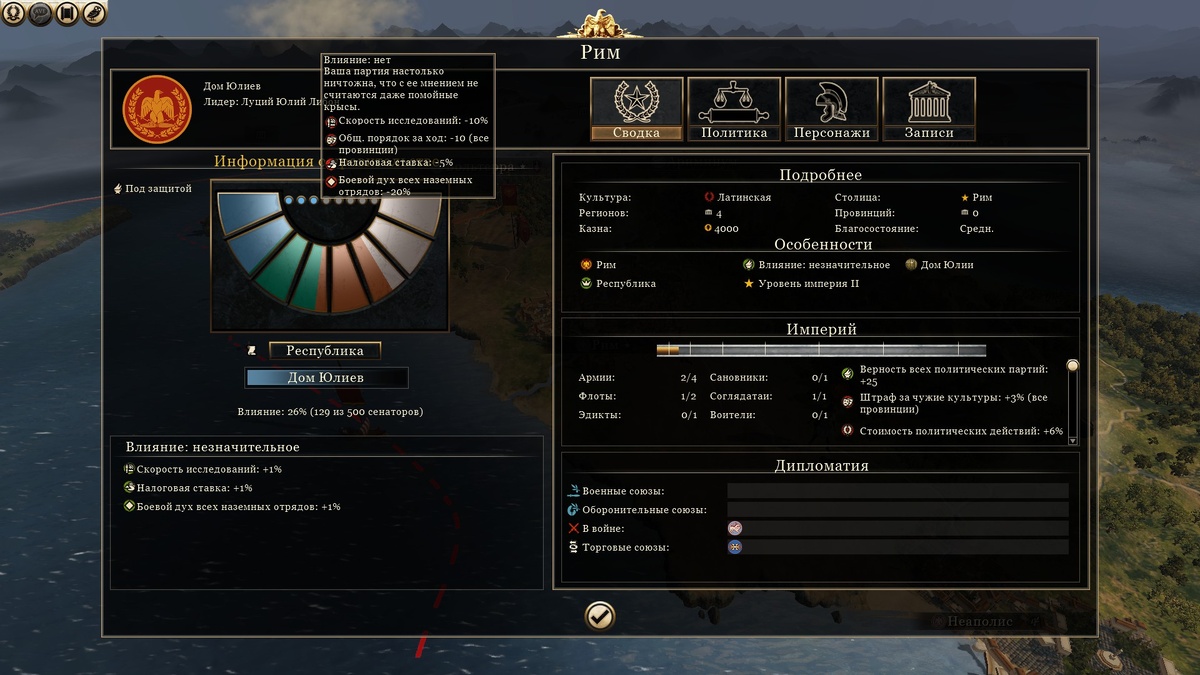Select the faction icon in В войне row
The width and height of the screenshot is (1200, 675).
point(735,528)
